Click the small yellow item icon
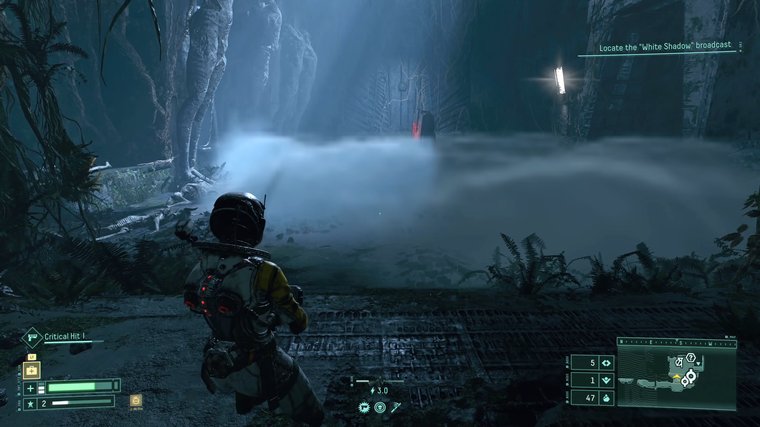Screen dimensions: 760x427 (x=136, y=401)
